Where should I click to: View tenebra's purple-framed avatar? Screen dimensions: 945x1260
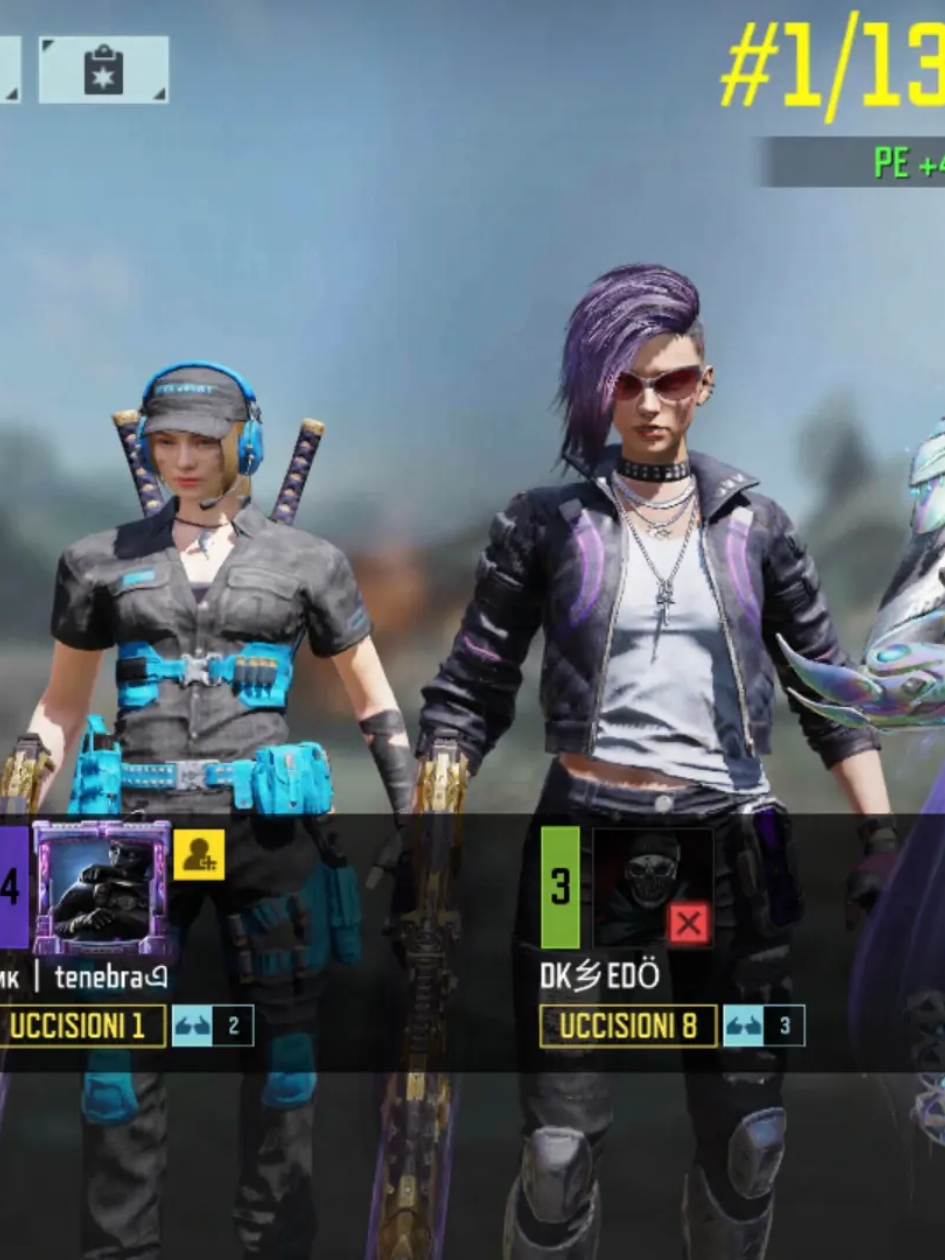[x=101, y=887]
